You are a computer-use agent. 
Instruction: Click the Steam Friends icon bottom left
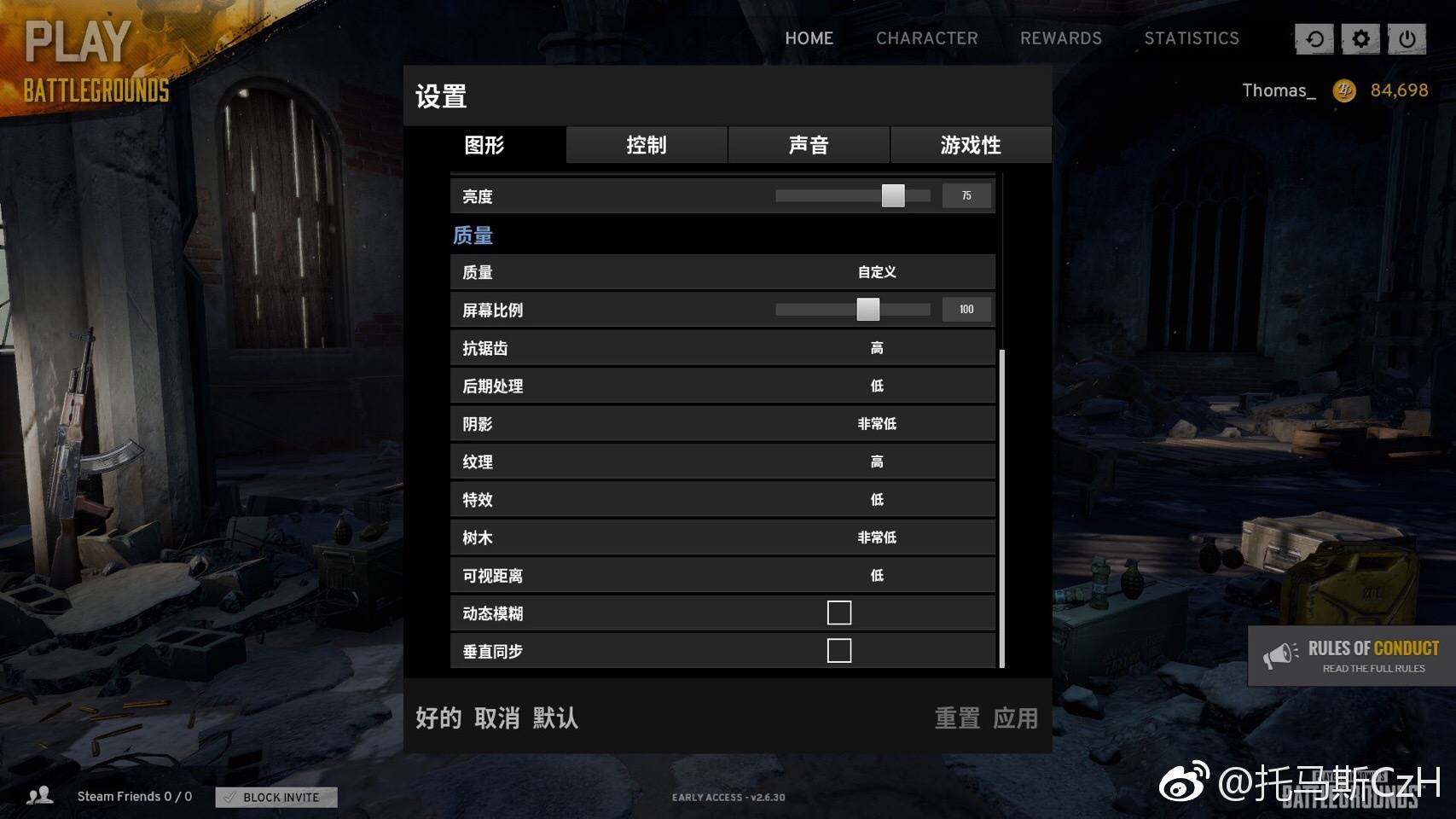click(x=40, y=795)
